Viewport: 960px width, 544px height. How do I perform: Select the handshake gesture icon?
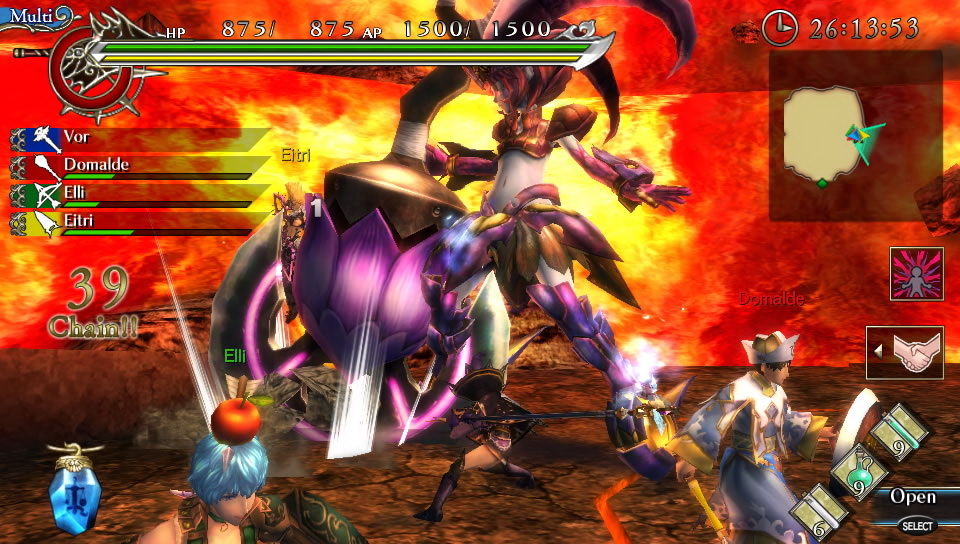point(906,352)
